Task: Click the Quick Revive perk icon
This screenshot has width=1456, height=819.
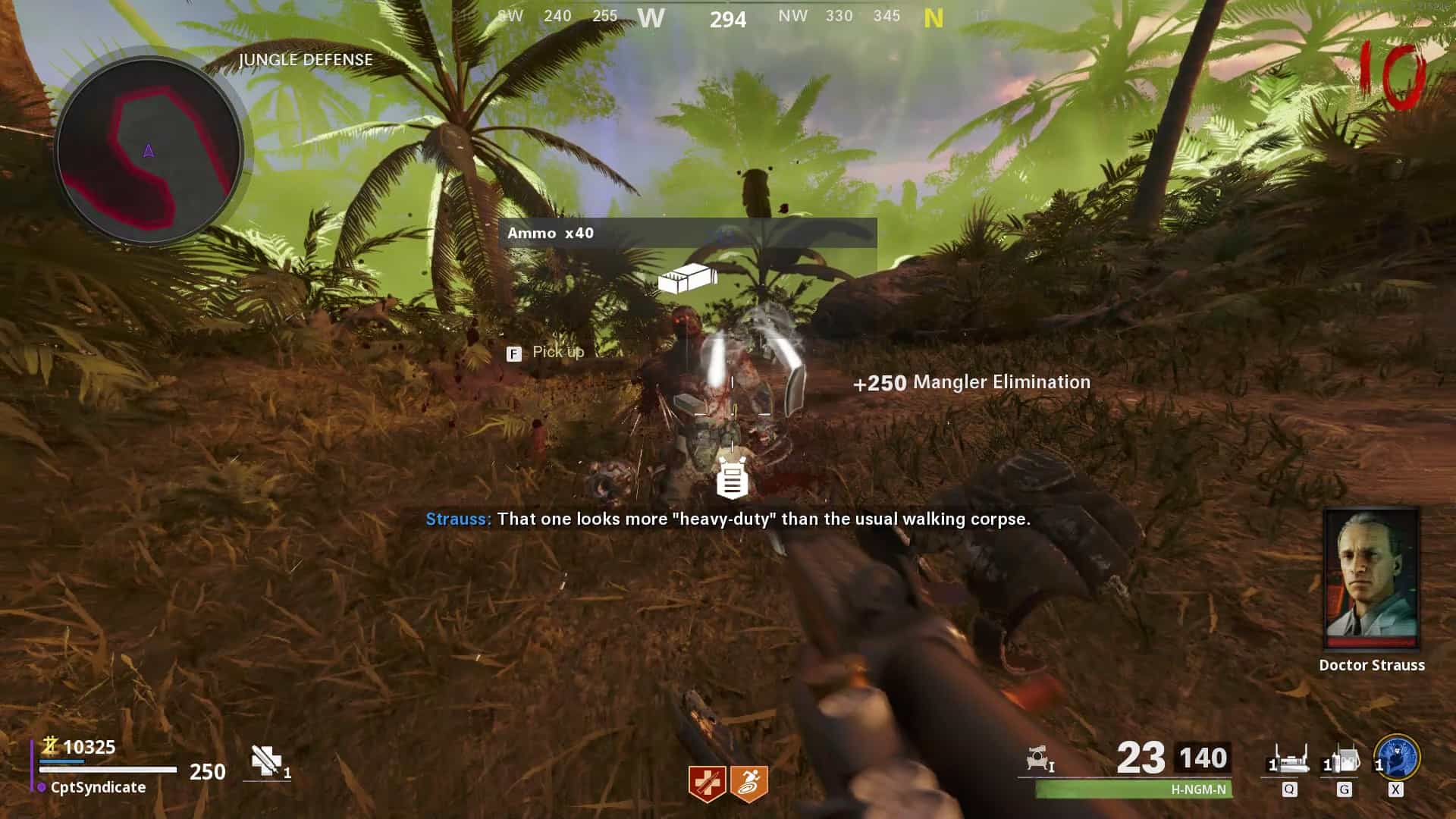Action: [707, 783]
